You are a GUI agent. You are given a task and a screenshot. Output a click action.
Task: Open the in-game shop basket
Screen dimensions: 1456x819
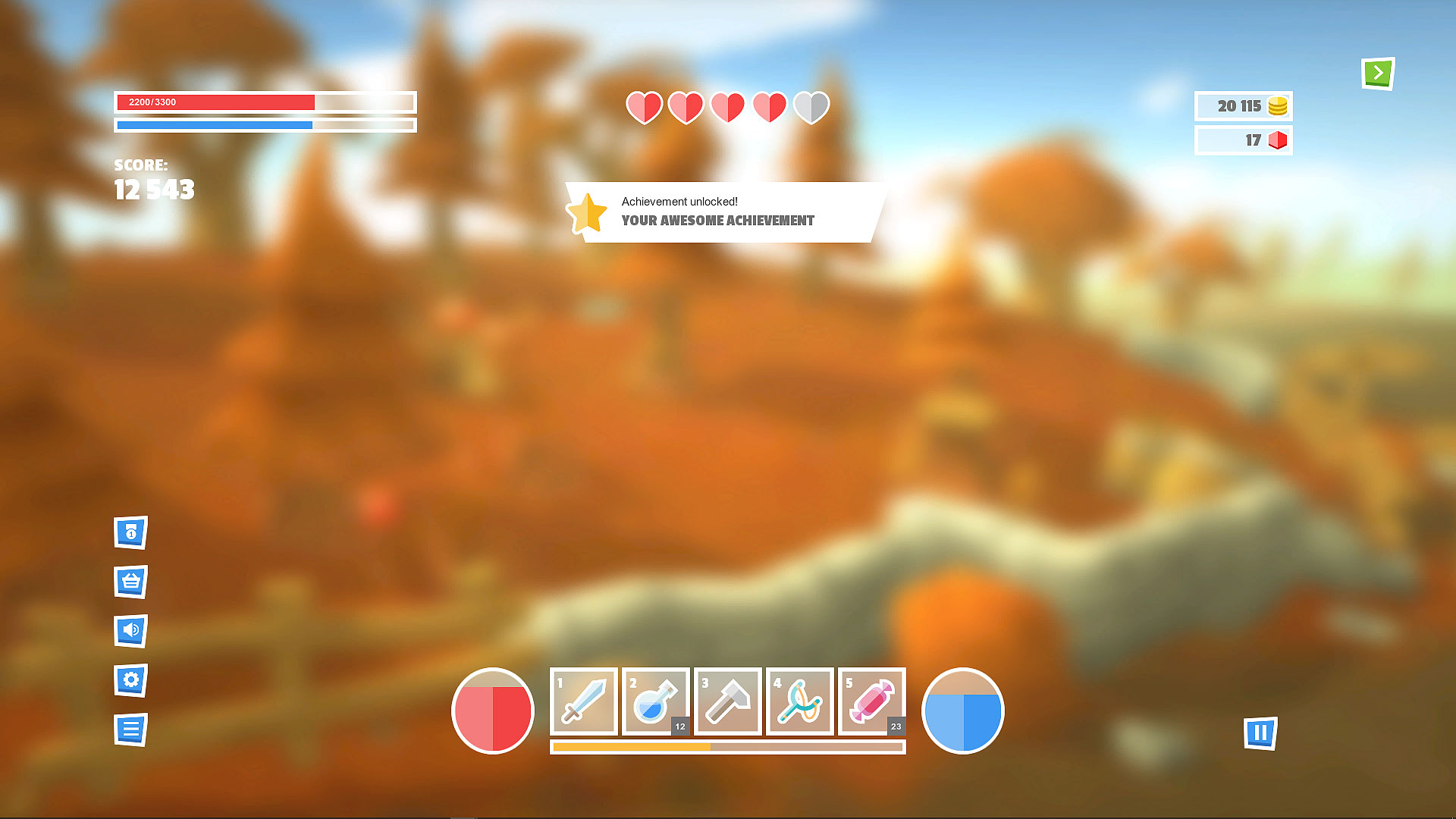pos(130,582)
